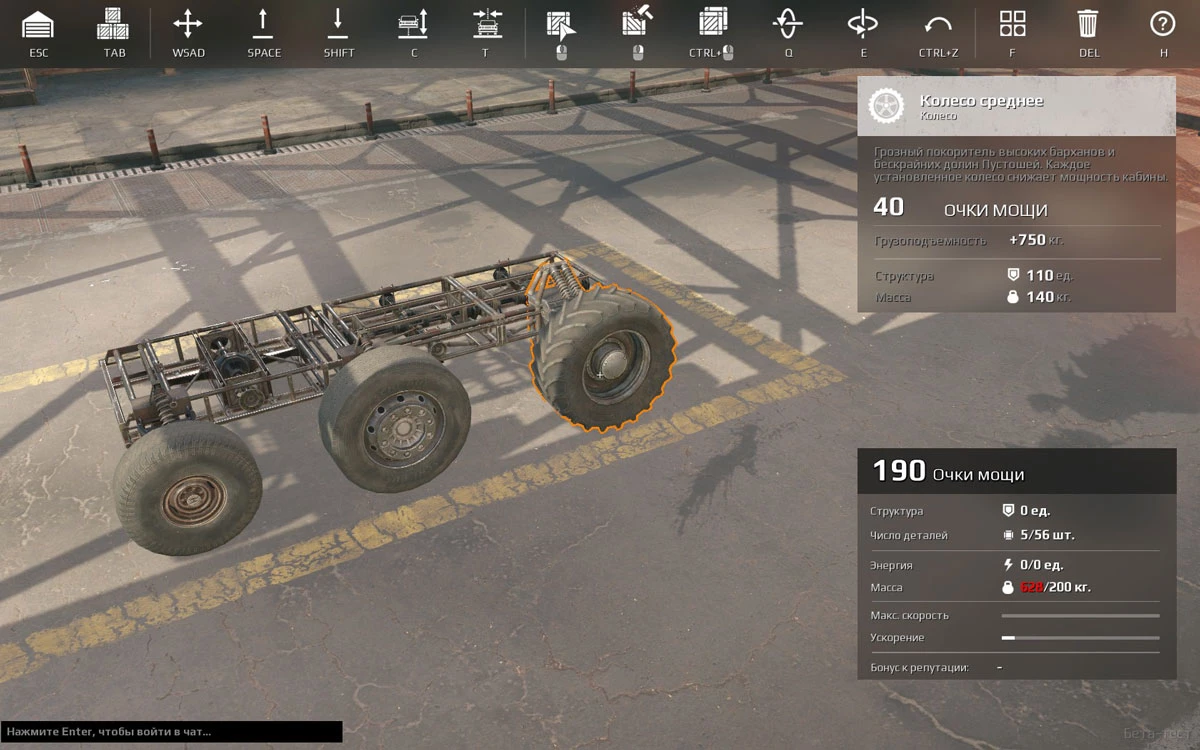Activate the hammer detach part icon
Viewport: 1200px width, 750px height.
point(637,24)
